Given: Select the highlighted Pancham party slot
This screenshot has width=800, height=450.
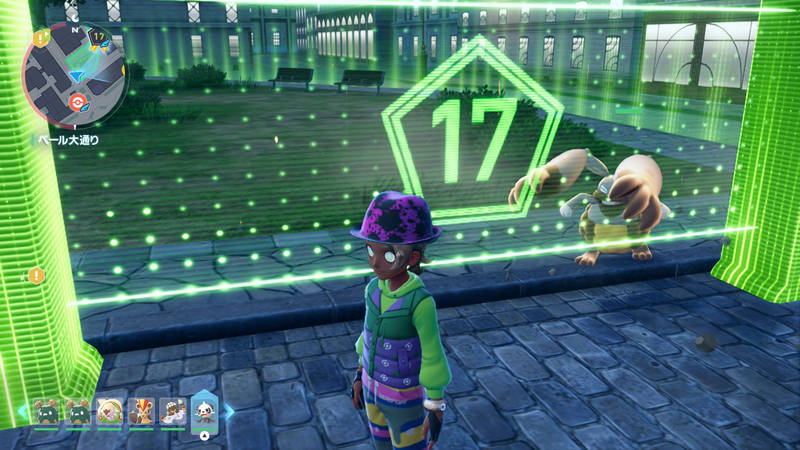Looking at the screenshot, I should coord(204,411).
